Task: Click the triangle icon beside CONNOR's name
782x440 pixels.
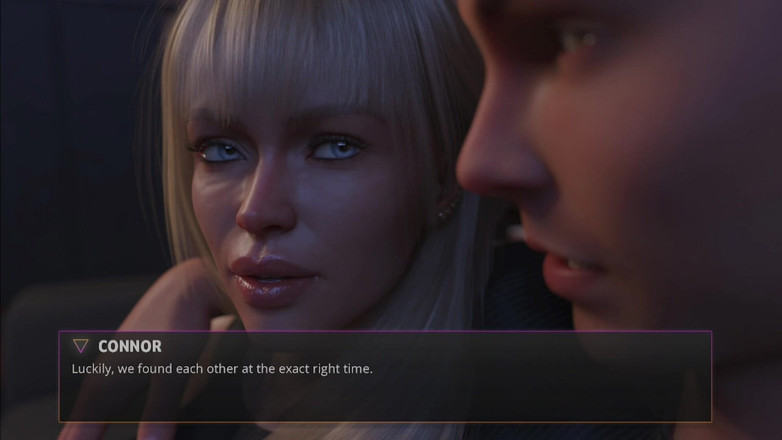Action: [81, 346]
